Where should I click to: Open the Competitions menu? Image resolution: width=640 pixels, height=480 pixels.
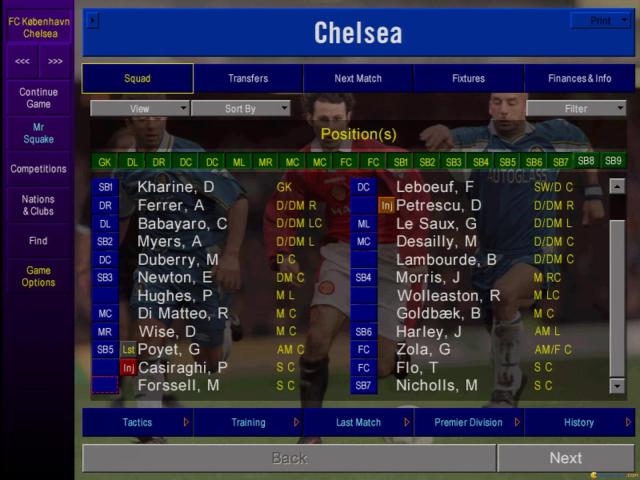(38, 169)
